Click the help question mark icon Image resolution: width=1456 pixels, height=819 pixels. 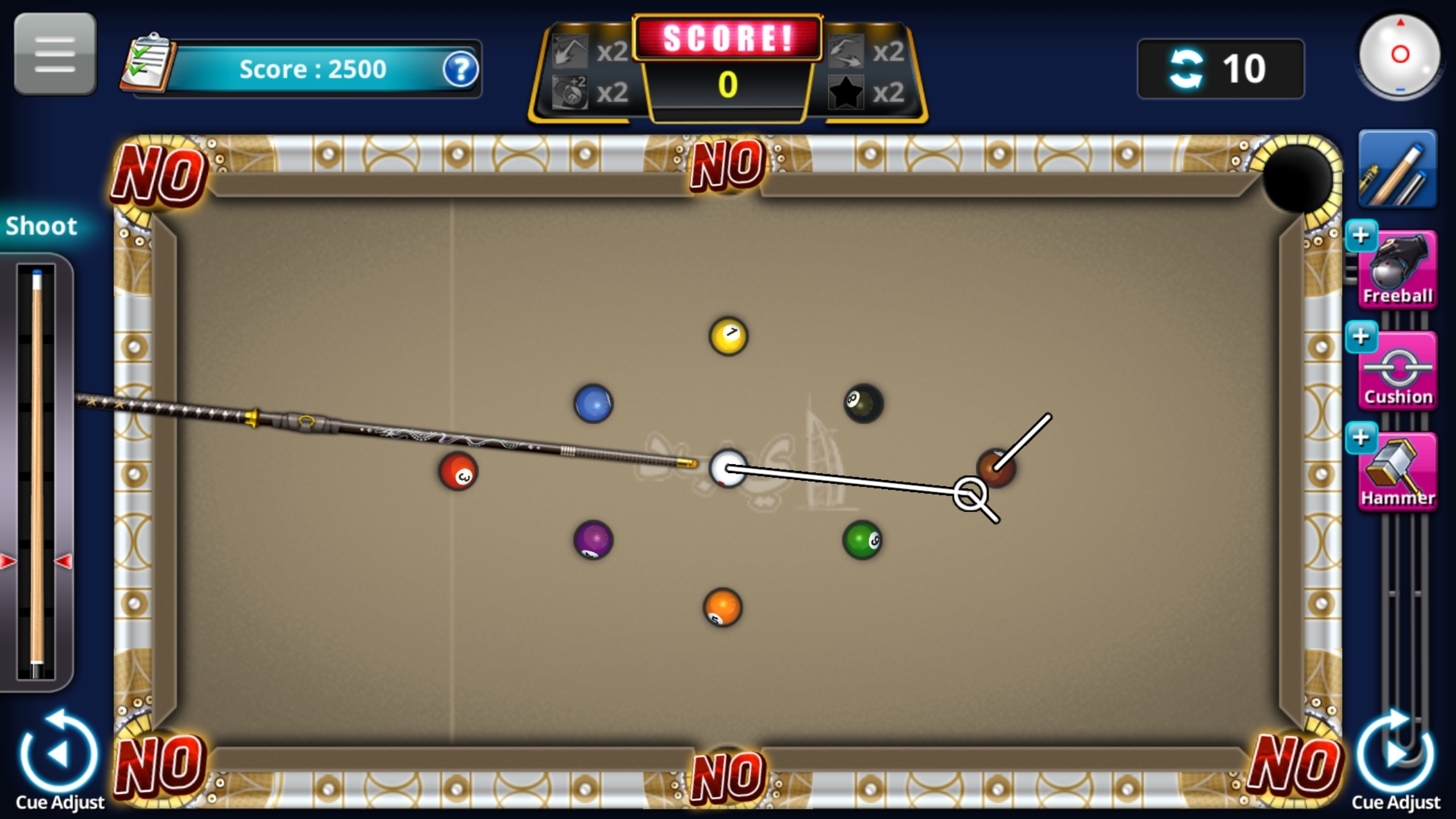462,69
